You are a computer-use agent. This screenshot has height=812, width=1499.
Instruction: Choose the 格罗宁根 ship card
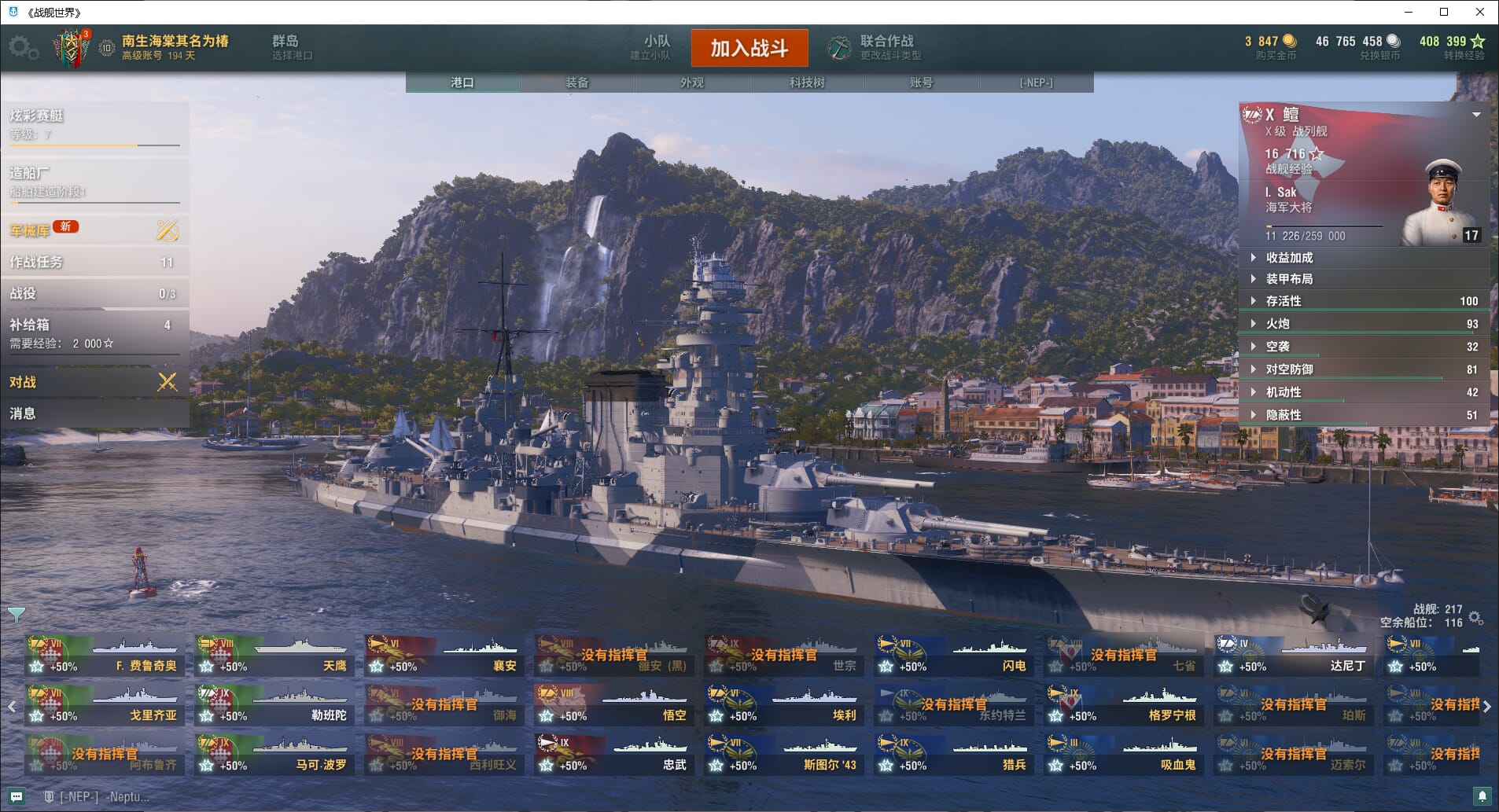click(1124, 706)
